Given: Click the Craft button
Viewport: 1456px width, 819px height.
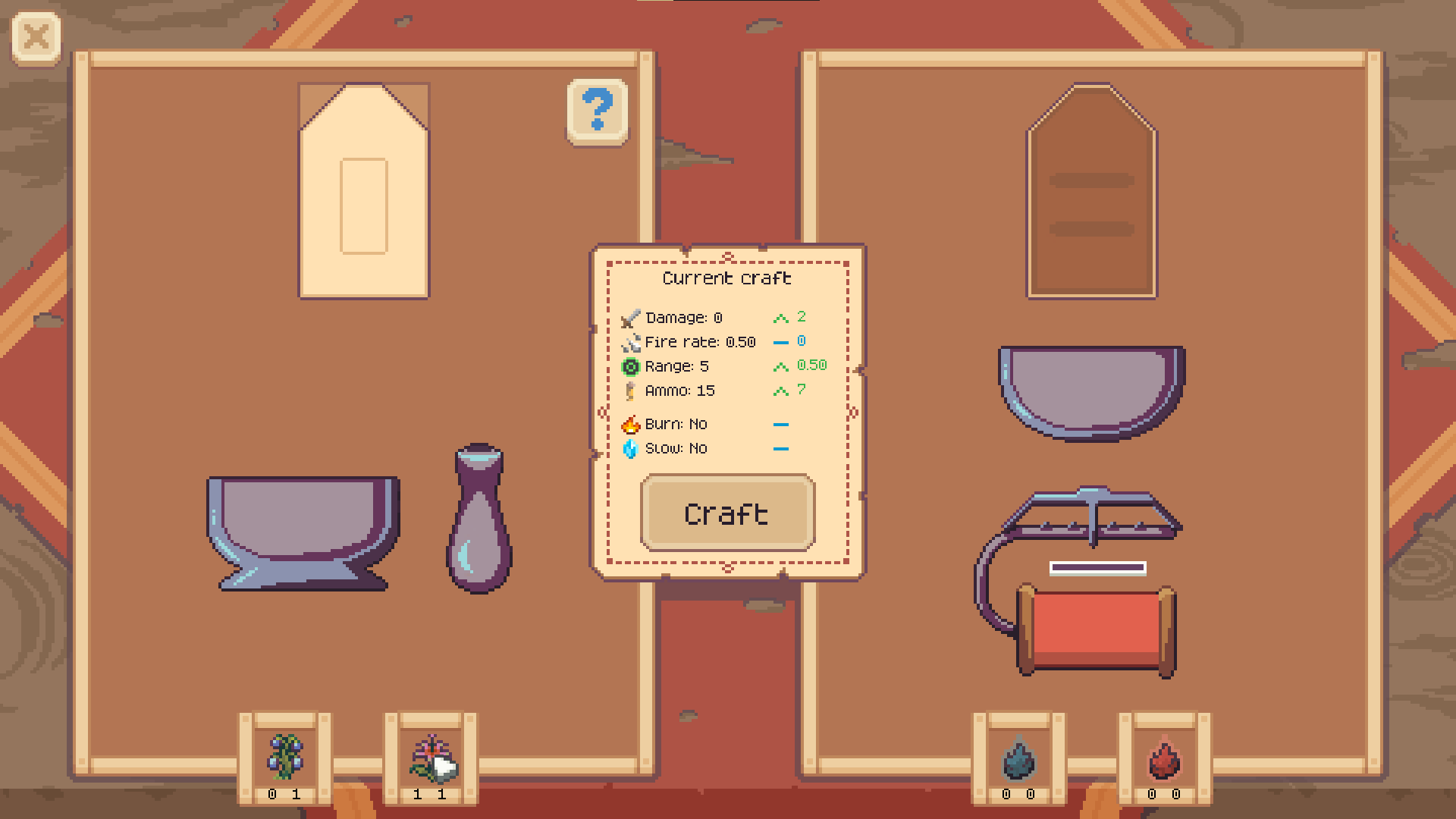Looking at the screenshot, I should [x=727, y=513].
